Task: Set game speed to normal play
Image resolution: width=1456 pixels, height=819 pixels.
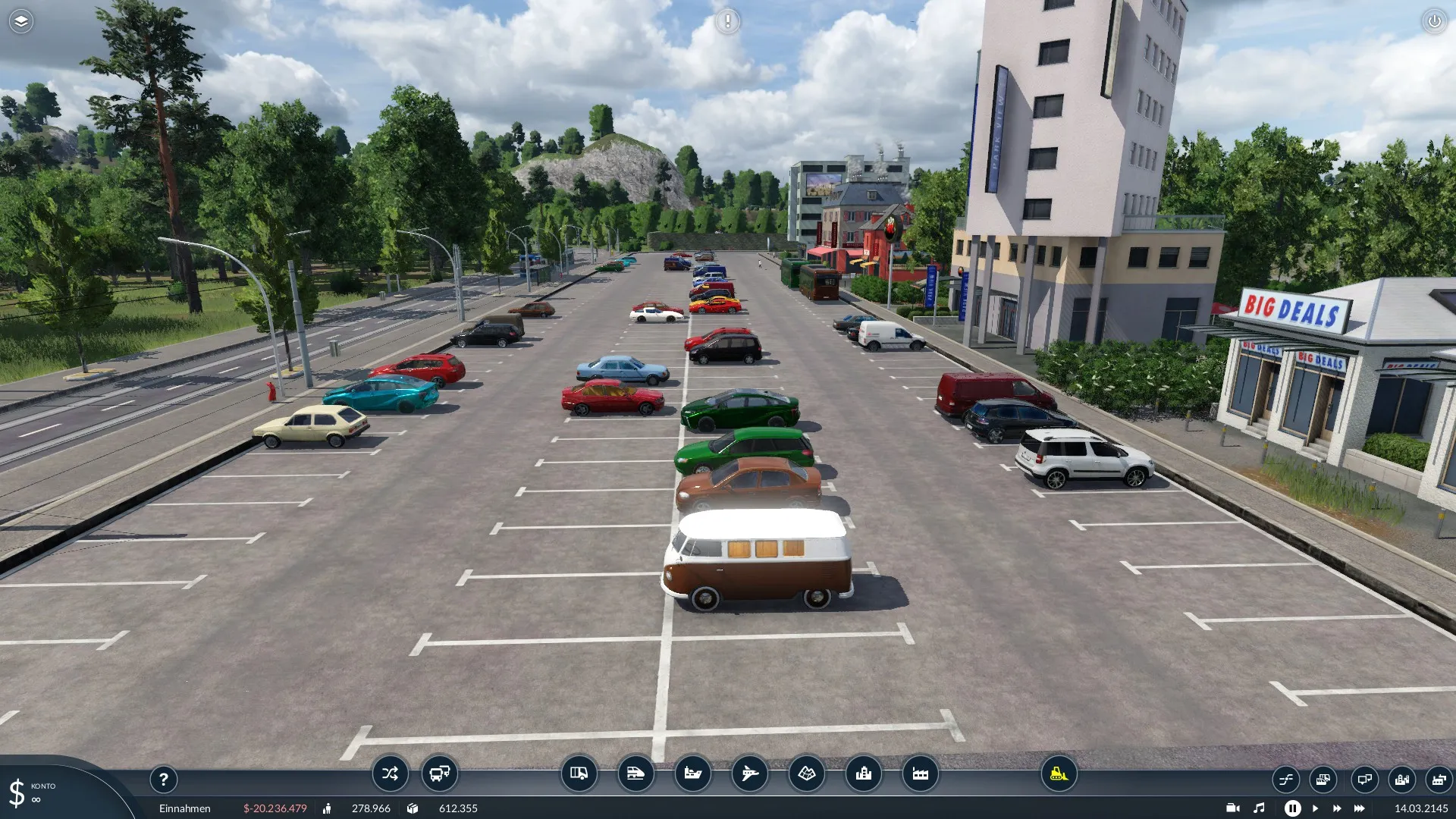Action: pyautogui.click(x=1315, y=808)
